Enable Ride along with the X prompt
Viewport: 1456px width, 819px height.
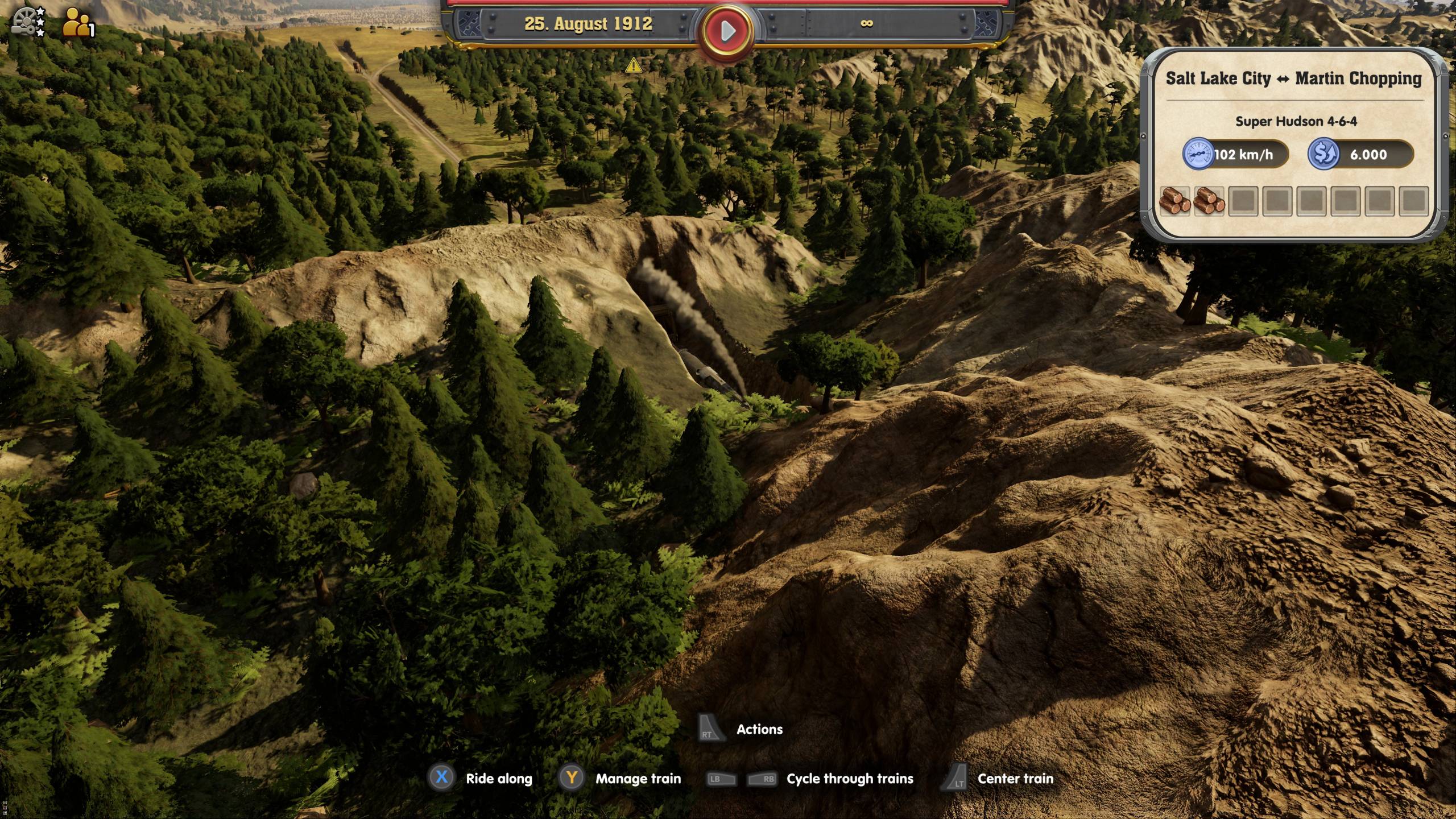tap(442, 779)
